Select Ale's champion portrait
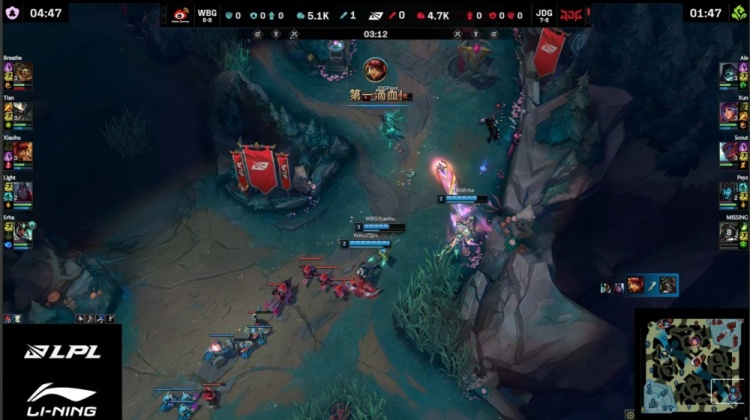Image resolution: width=750 pixels, height=420 pixels. [x=729, y=73]
